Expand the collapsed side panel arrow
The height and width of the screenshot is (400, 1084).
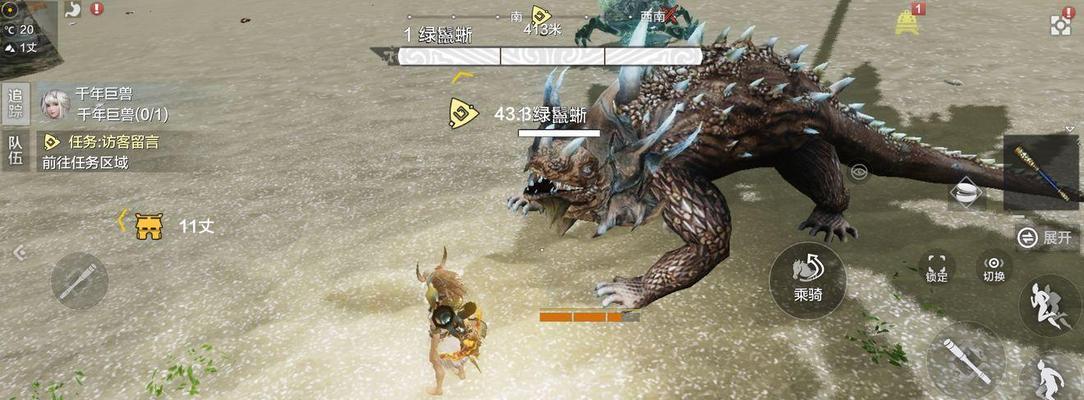[x=19, y=253]
